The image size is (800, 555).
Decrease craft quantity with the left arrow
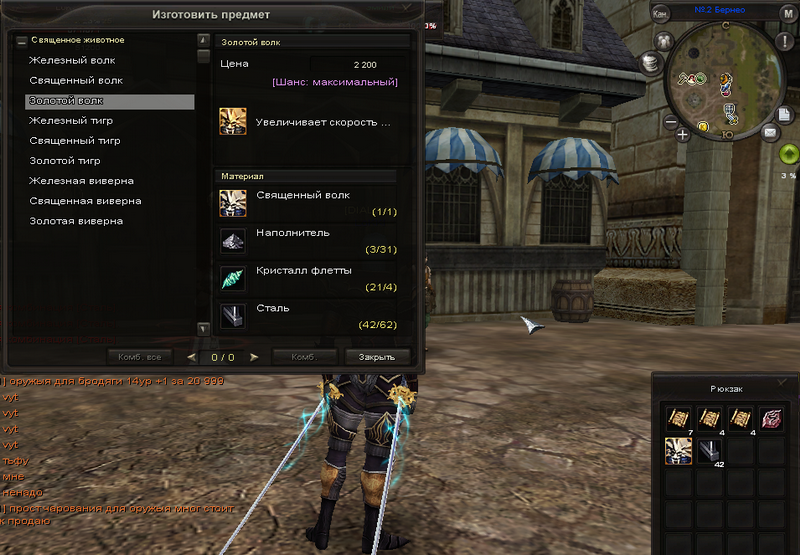click(192, 356)
